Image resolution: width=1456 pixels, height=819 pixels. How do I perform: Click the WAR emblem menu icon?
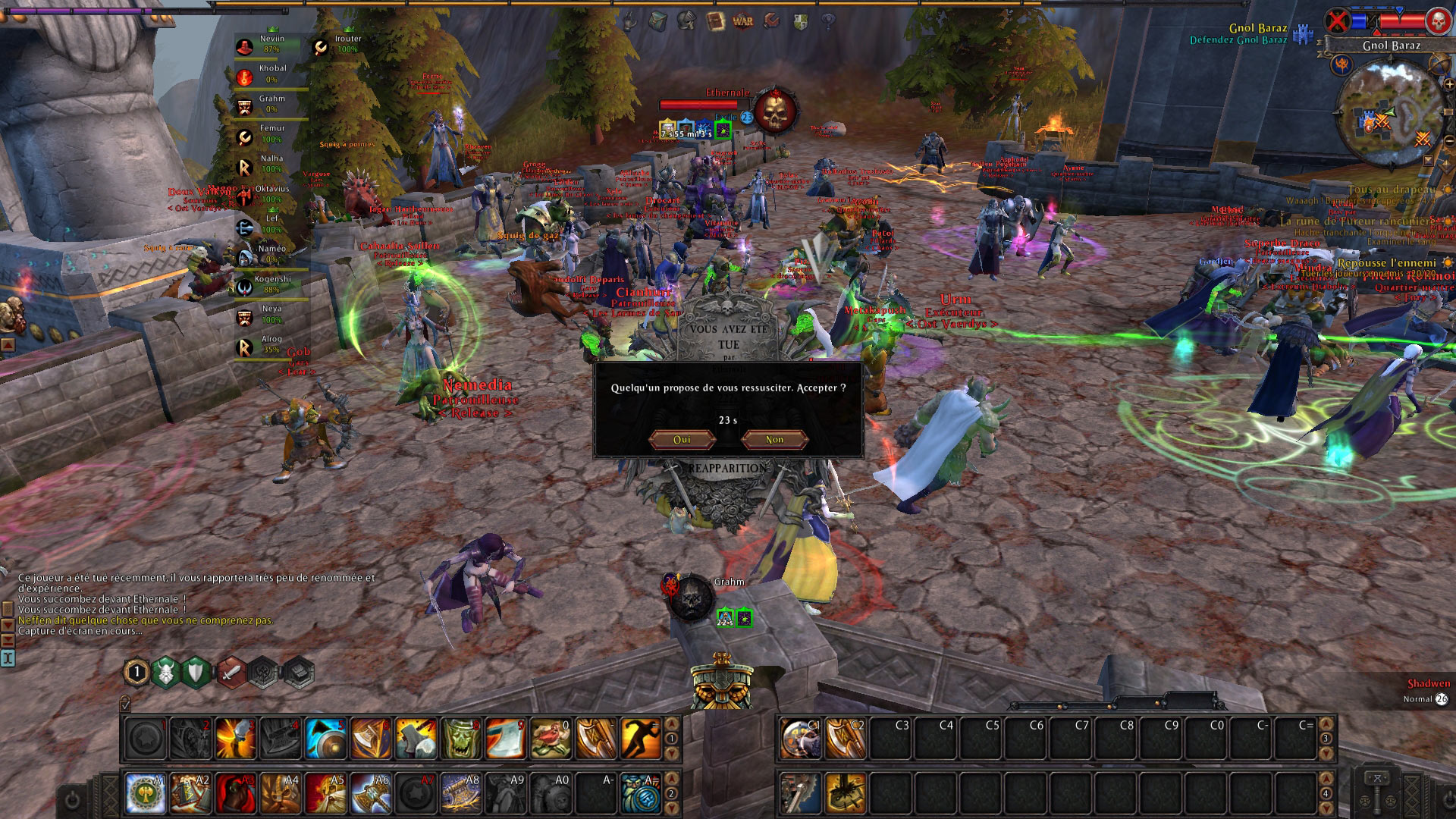click(743, 21)
